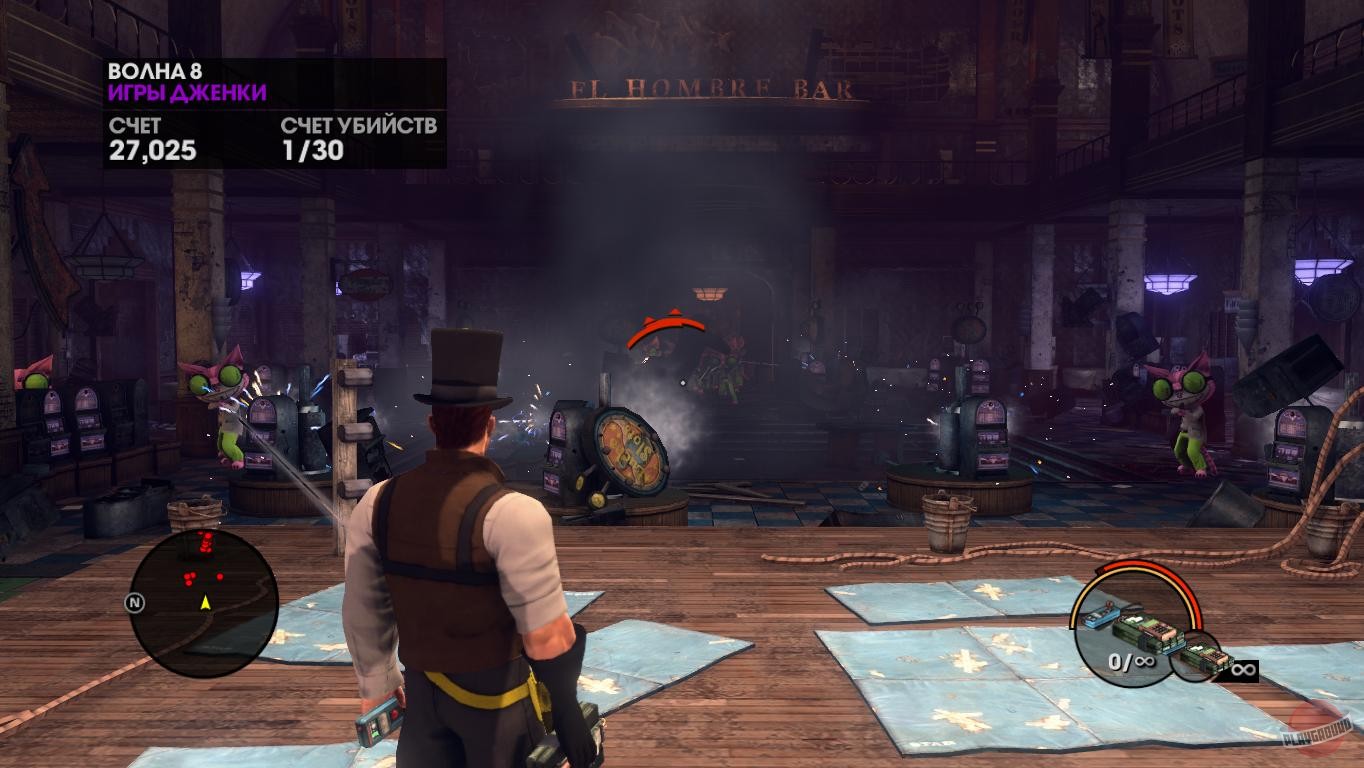
Task: Click a red enemy dot on the minimap
Action: point(190,578)
